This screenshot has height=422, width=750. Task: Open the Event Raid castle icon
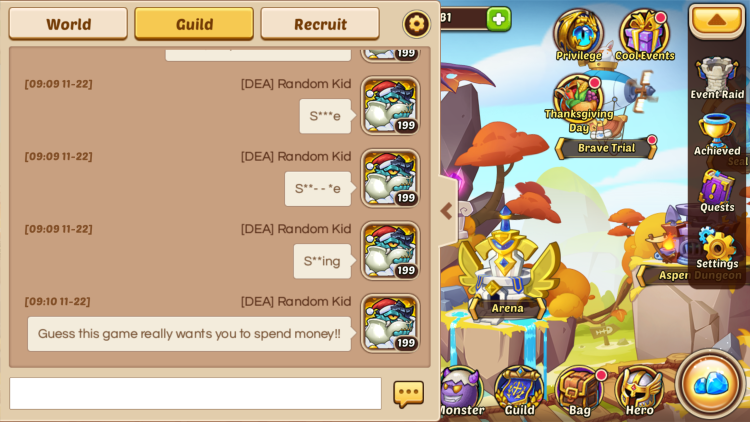717,76
